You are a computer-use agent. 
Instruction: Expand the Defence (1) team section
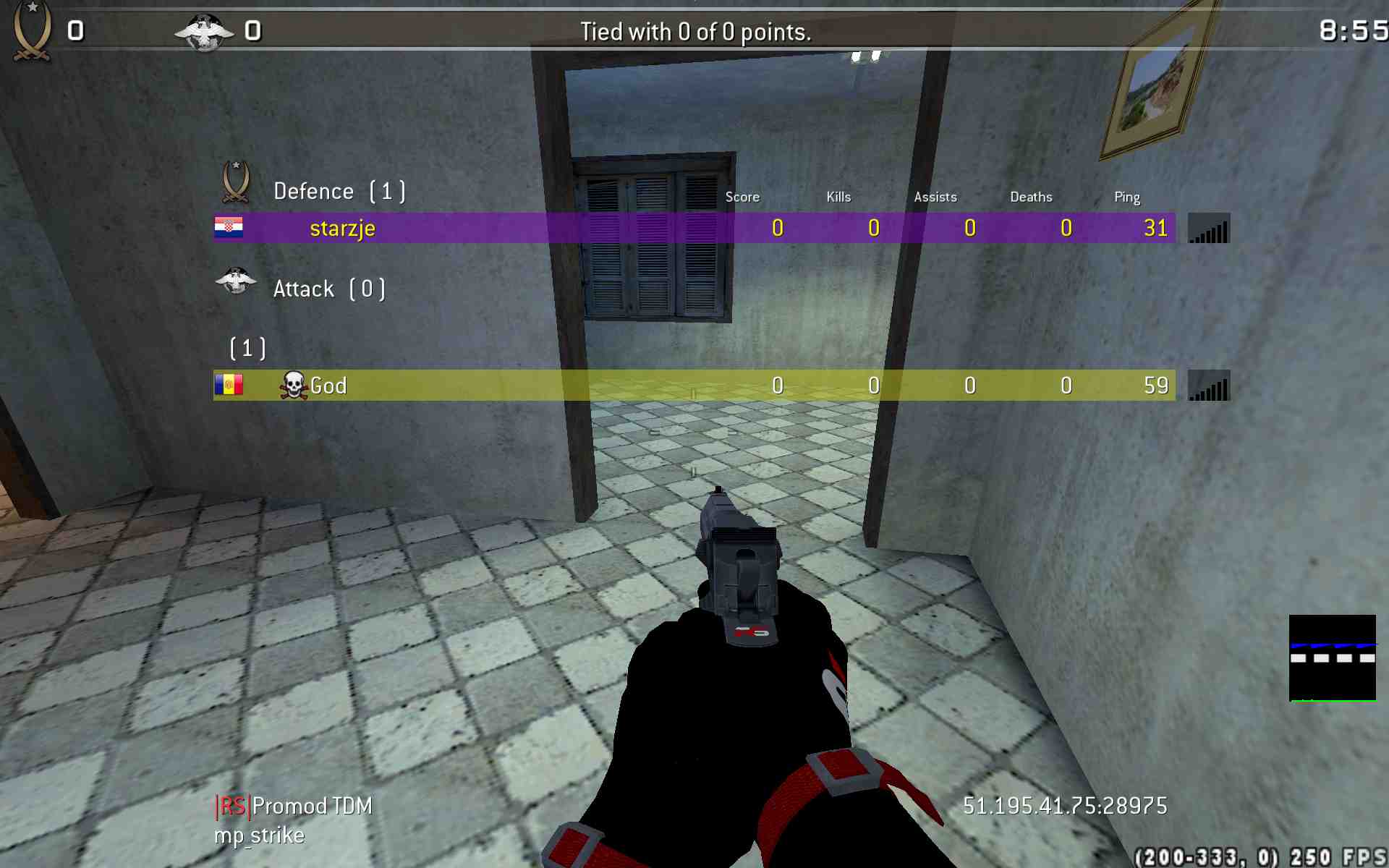(338, 190)
